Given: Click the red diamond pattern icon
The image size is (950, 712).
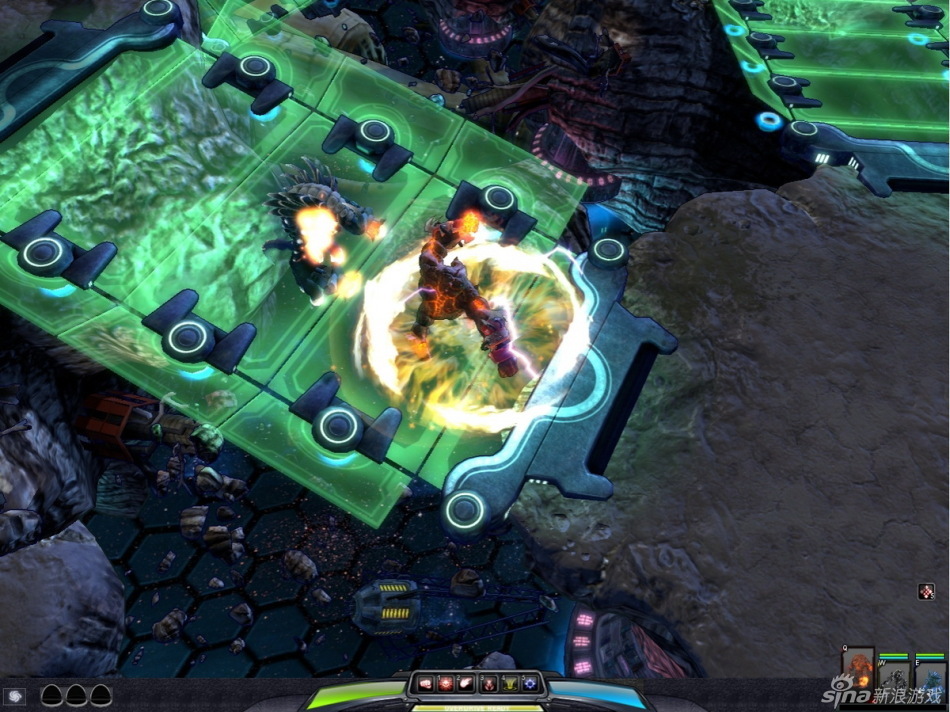Looking at the screenshot, I should [927, 591].
